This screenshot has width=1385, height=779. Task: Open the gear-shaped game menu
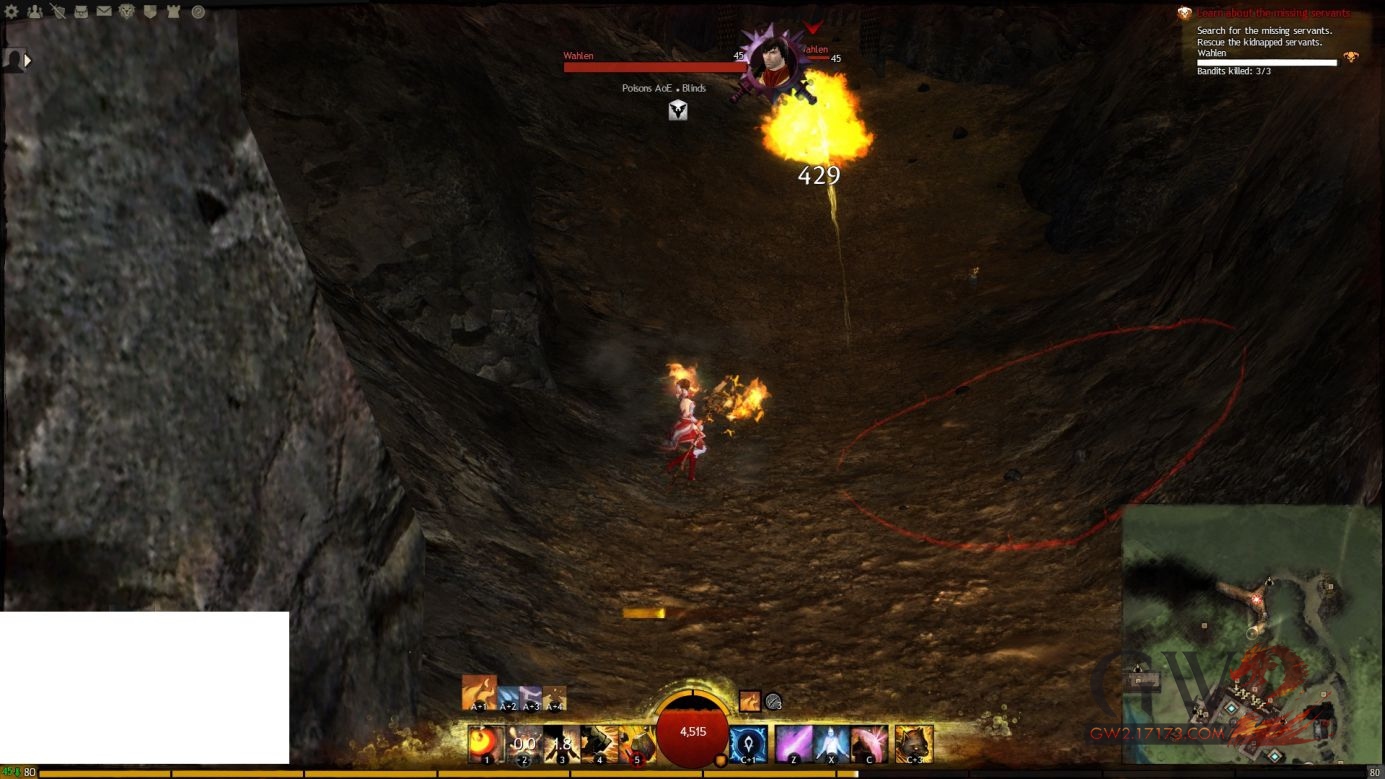point(12,12)
